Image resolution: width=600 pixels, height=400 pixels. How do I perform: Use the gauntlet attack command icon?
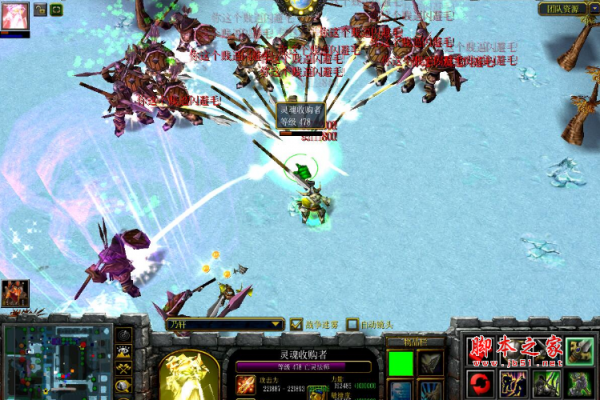[579, 351]
